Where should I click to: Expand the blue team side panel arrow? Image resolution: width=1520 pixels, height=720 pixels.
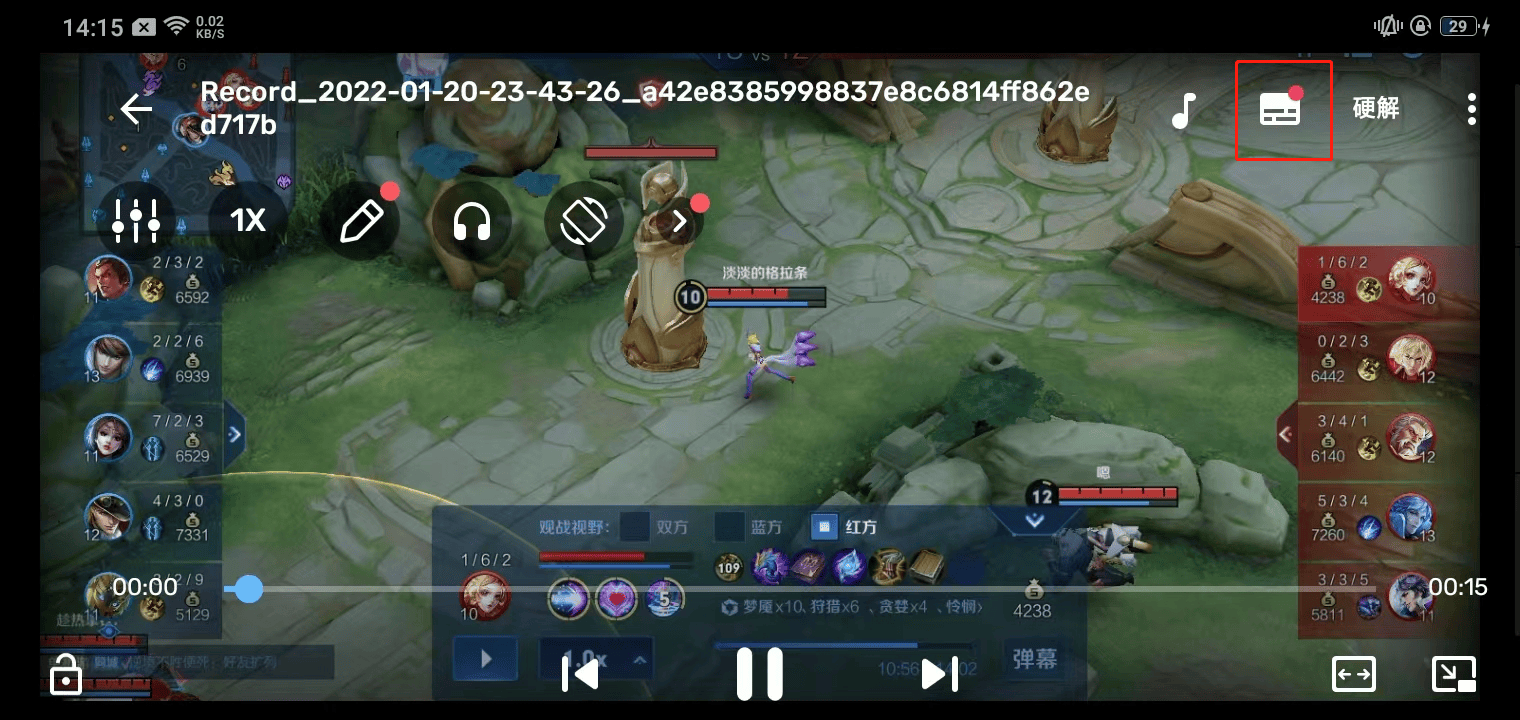234,434
